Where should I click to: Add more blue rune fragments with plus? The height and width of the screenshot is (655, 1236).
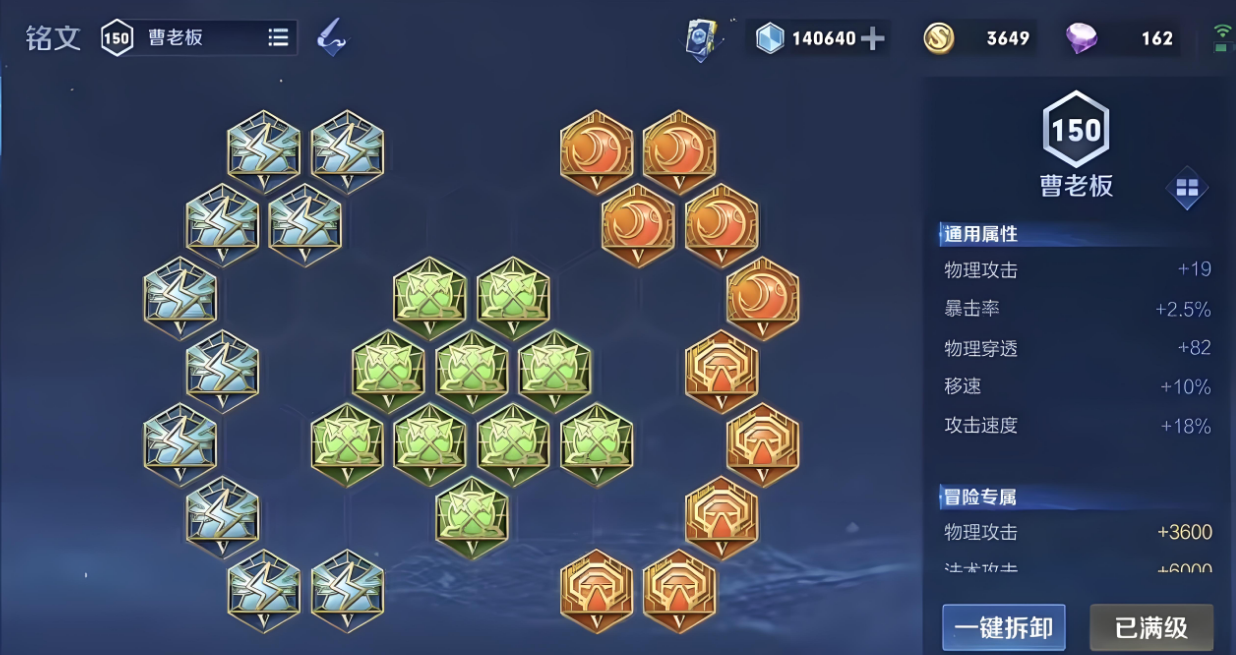[x=873, y=39]
